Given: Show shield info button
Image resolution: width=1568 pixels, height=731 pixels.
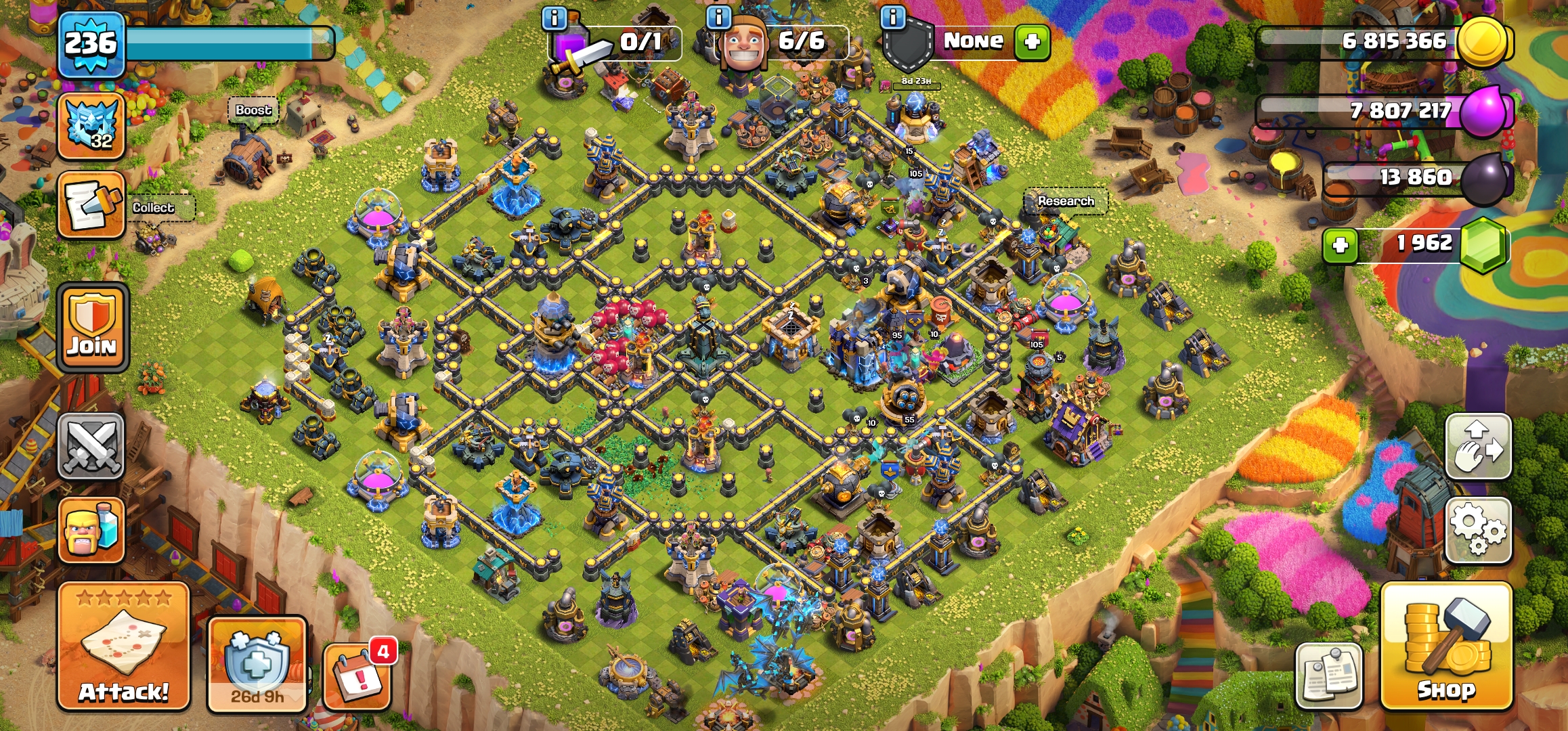Looking at the screenshot, I should [893, 18].
